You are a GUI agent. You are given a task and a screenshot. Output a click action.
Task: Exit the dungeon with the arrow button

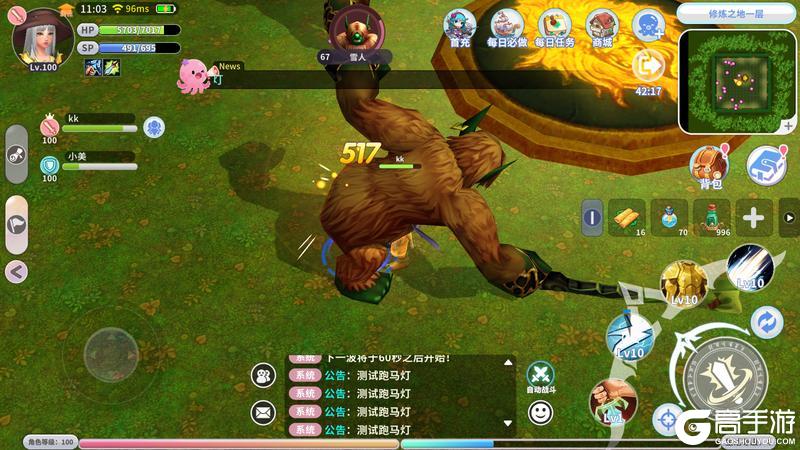coord(649,66)
